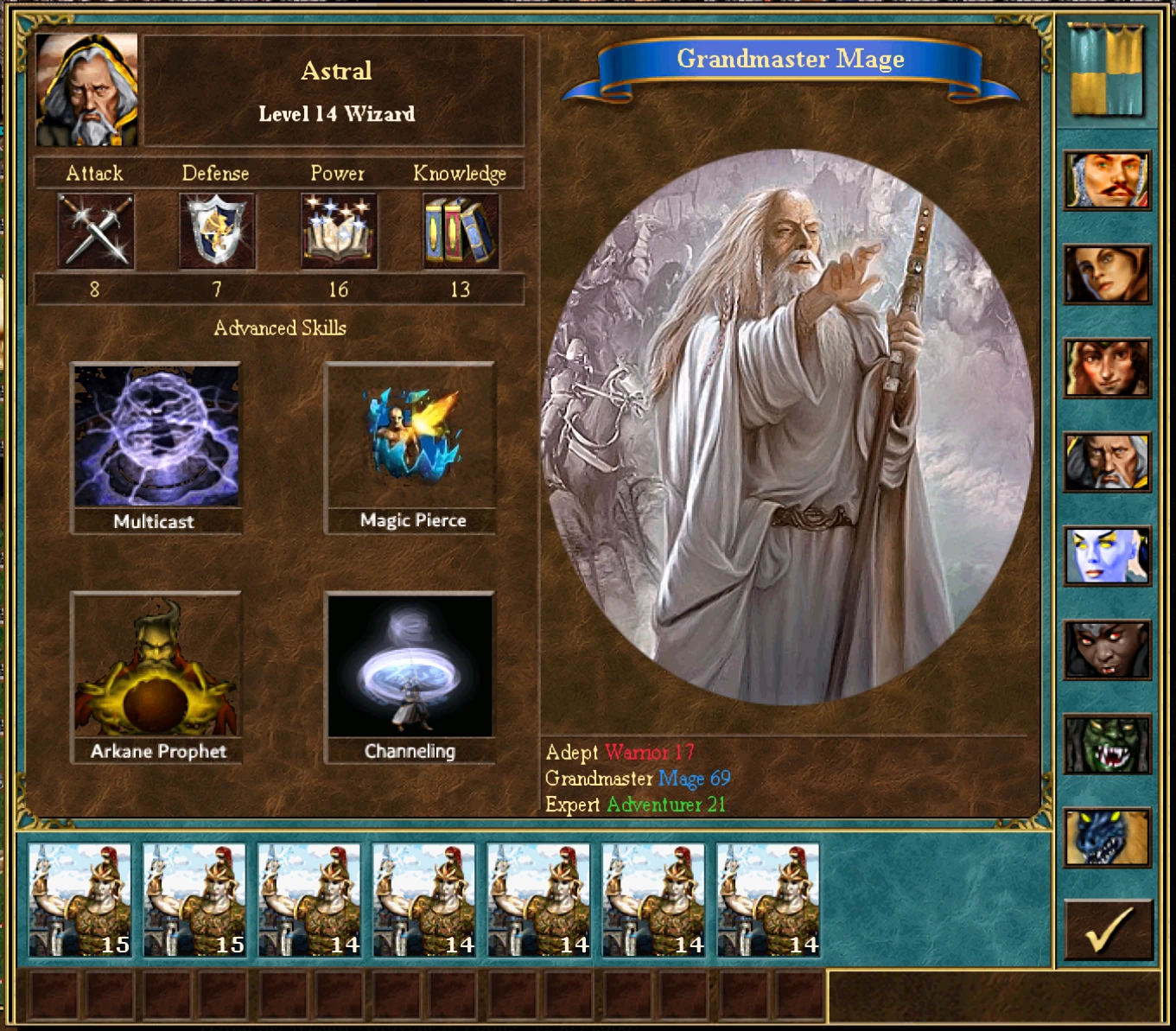Select the Multicast advanced skill
Viewport: 1176px width, 1031px height.
[156, 436]
